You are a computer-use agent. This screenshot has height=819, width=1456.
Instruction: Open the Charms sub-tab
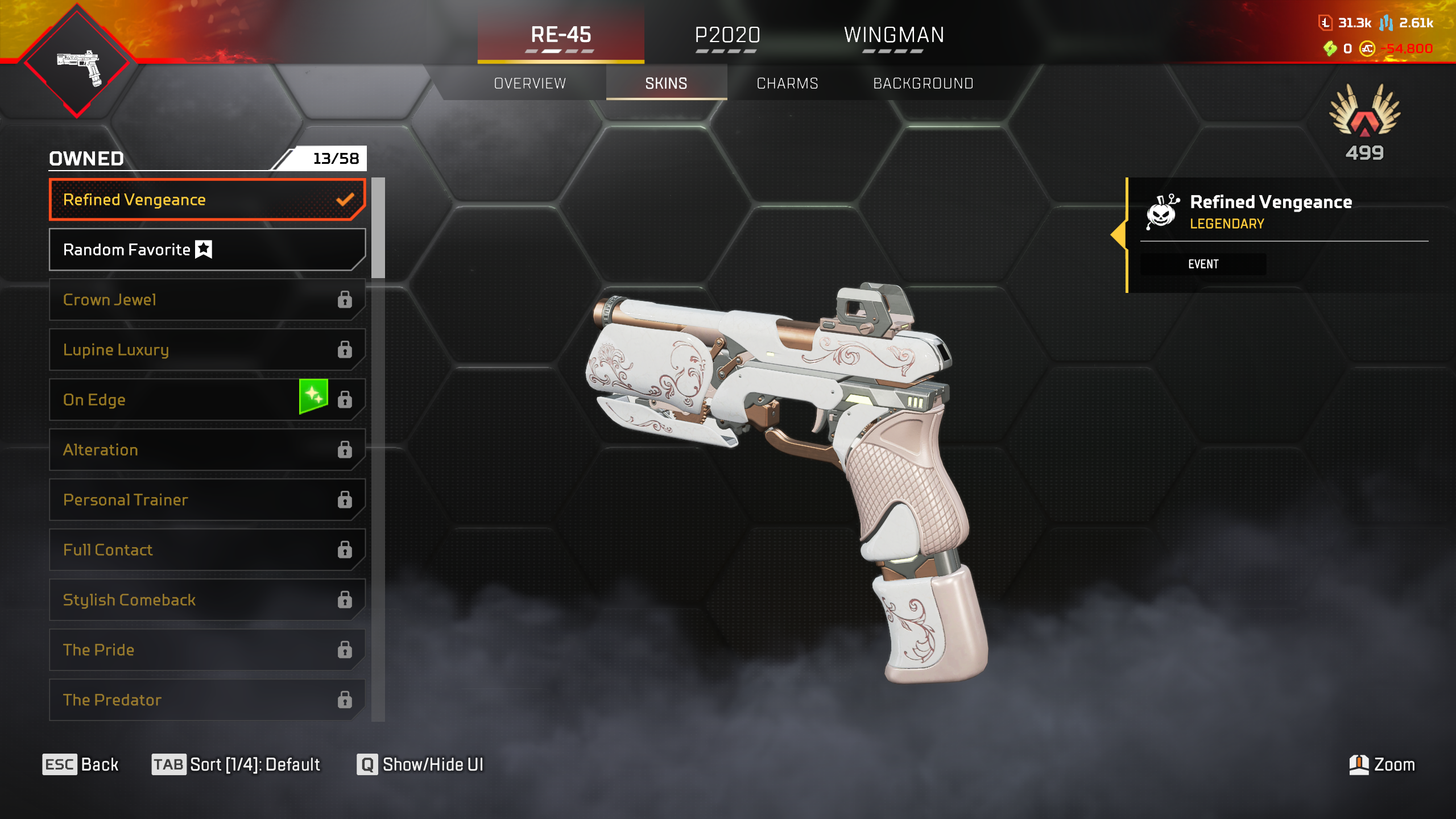[x=787, y=84]
